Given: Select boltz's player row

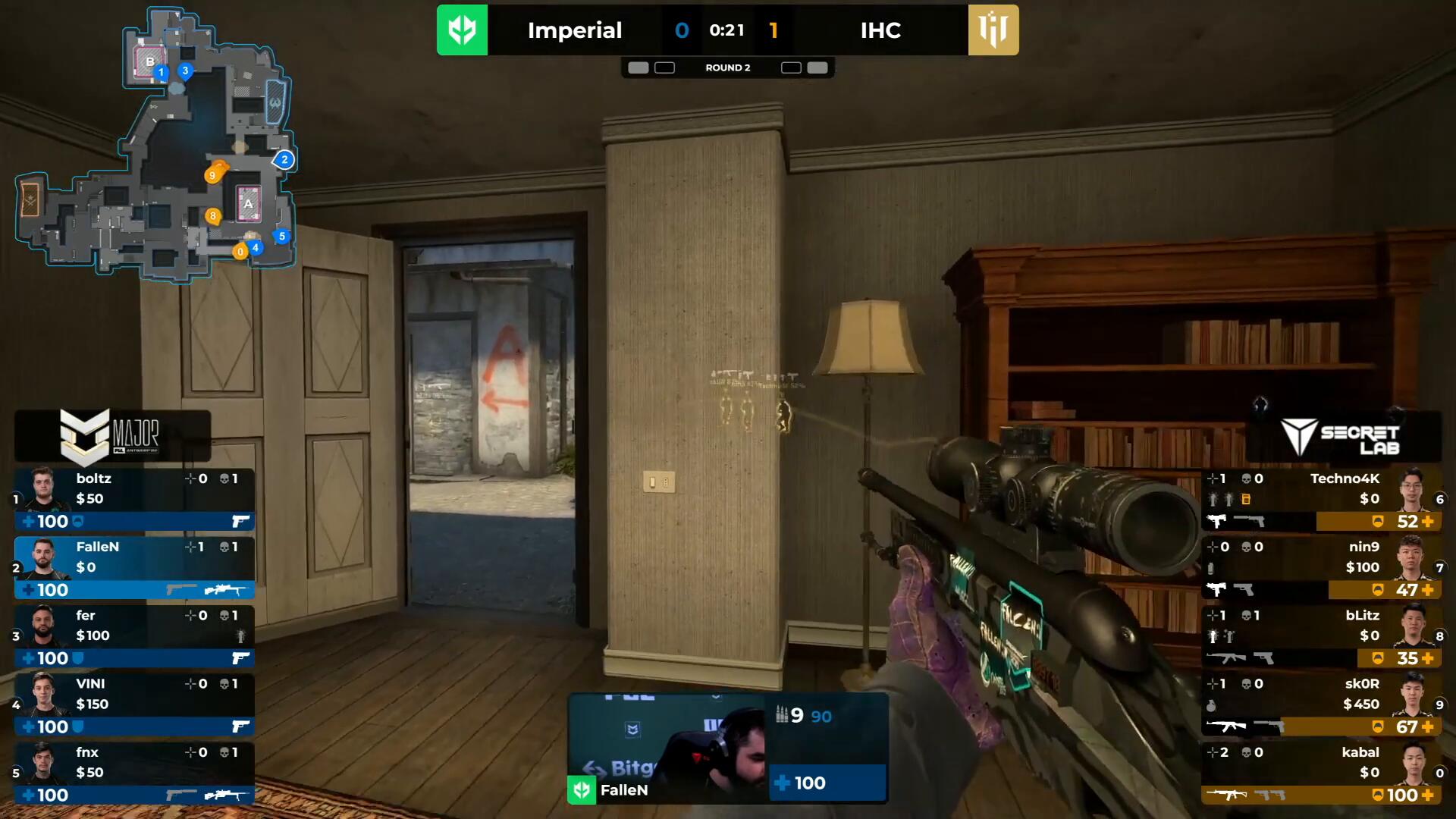Looking at the screenshot, I should [134, 499].
